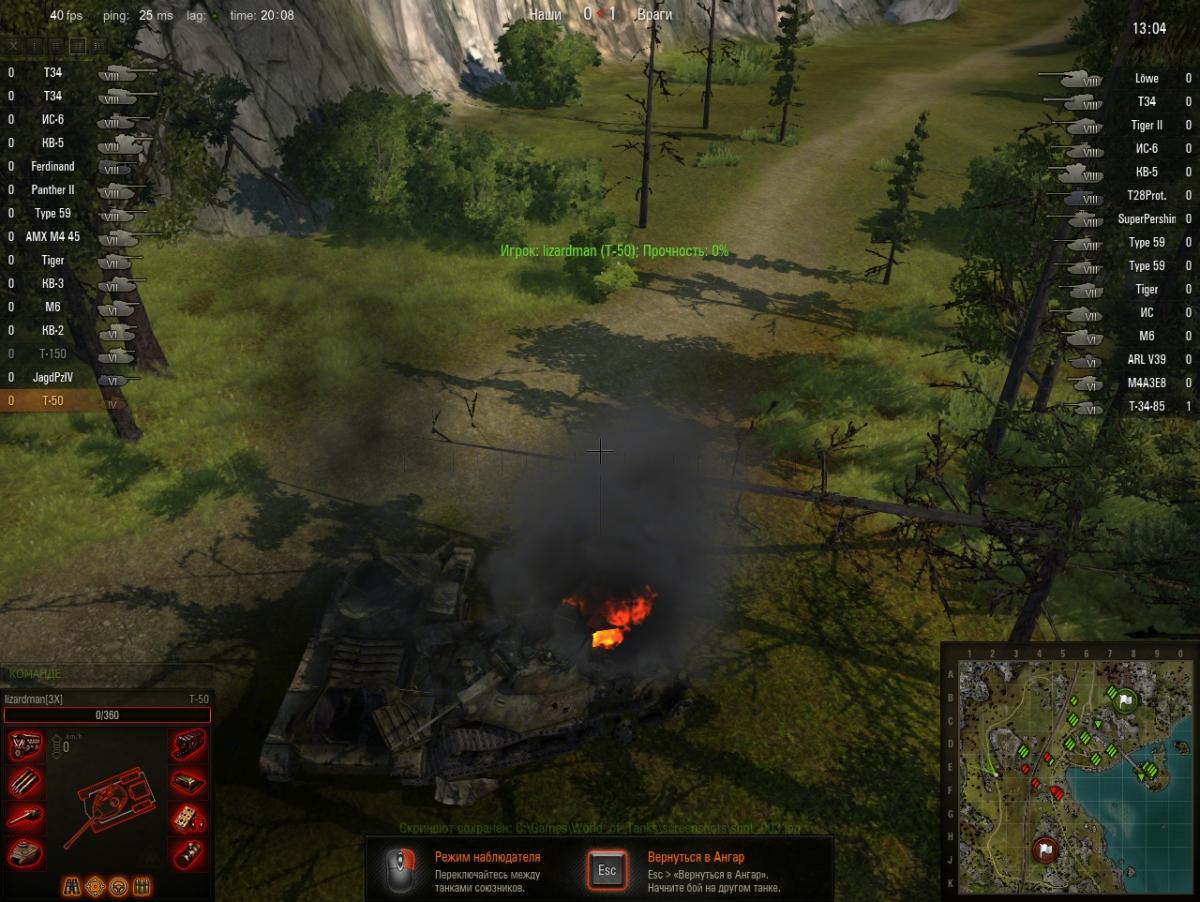Pick Ferdinand from the allied roster
The width and height of the screenshot is (1200, 902).
[x=53, y=166]
